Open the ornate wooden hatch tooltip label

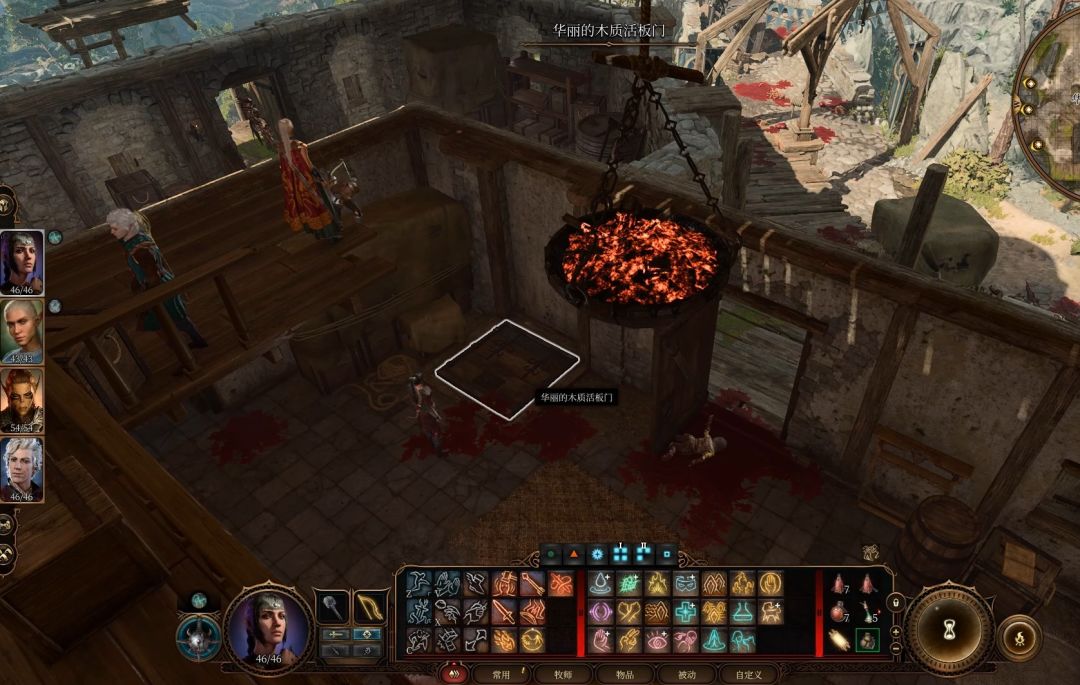pyautogui.click(x=577, y=398)
